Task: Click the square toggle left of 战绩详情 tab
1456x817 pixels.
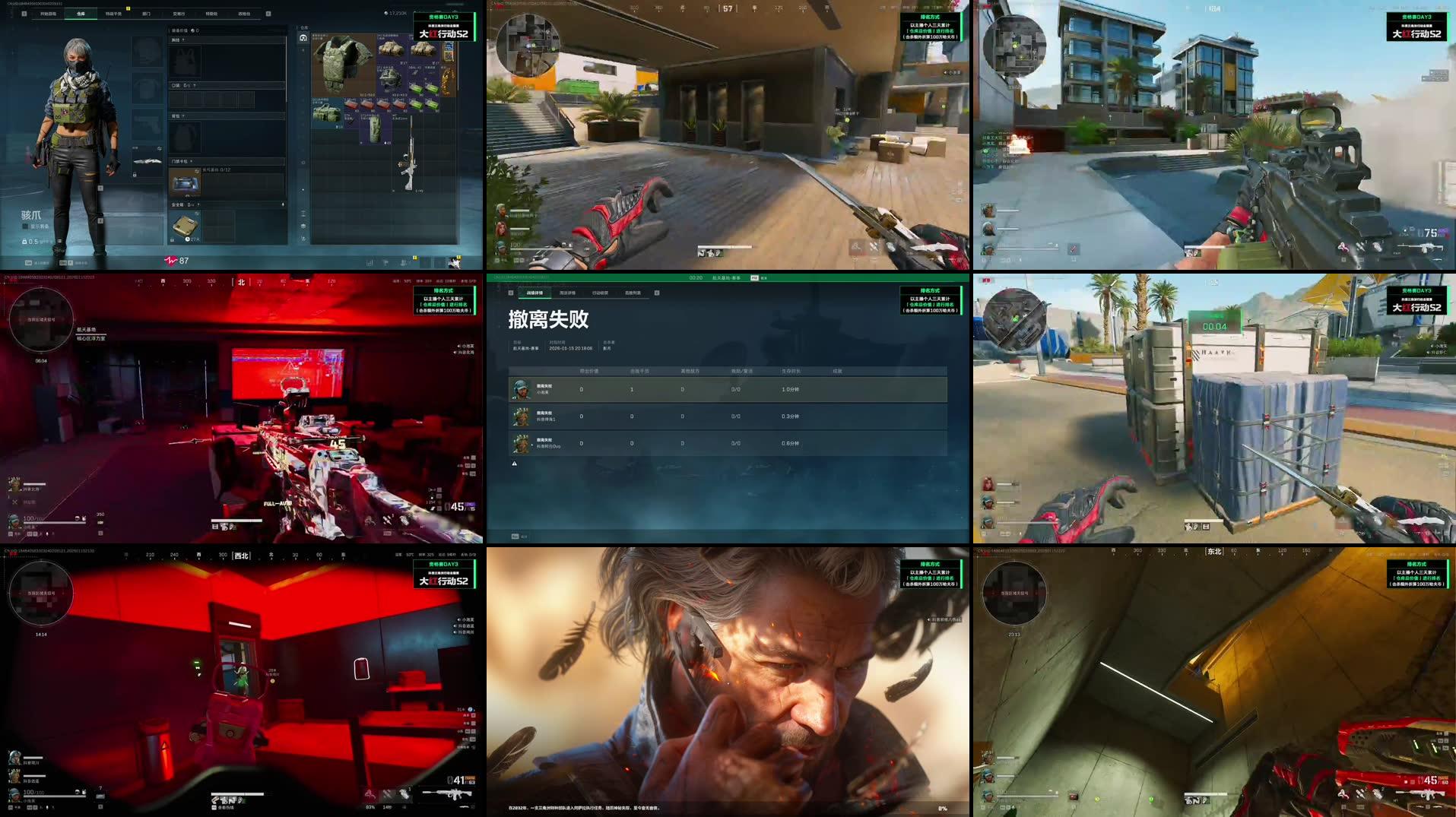Action: [511, 293]
